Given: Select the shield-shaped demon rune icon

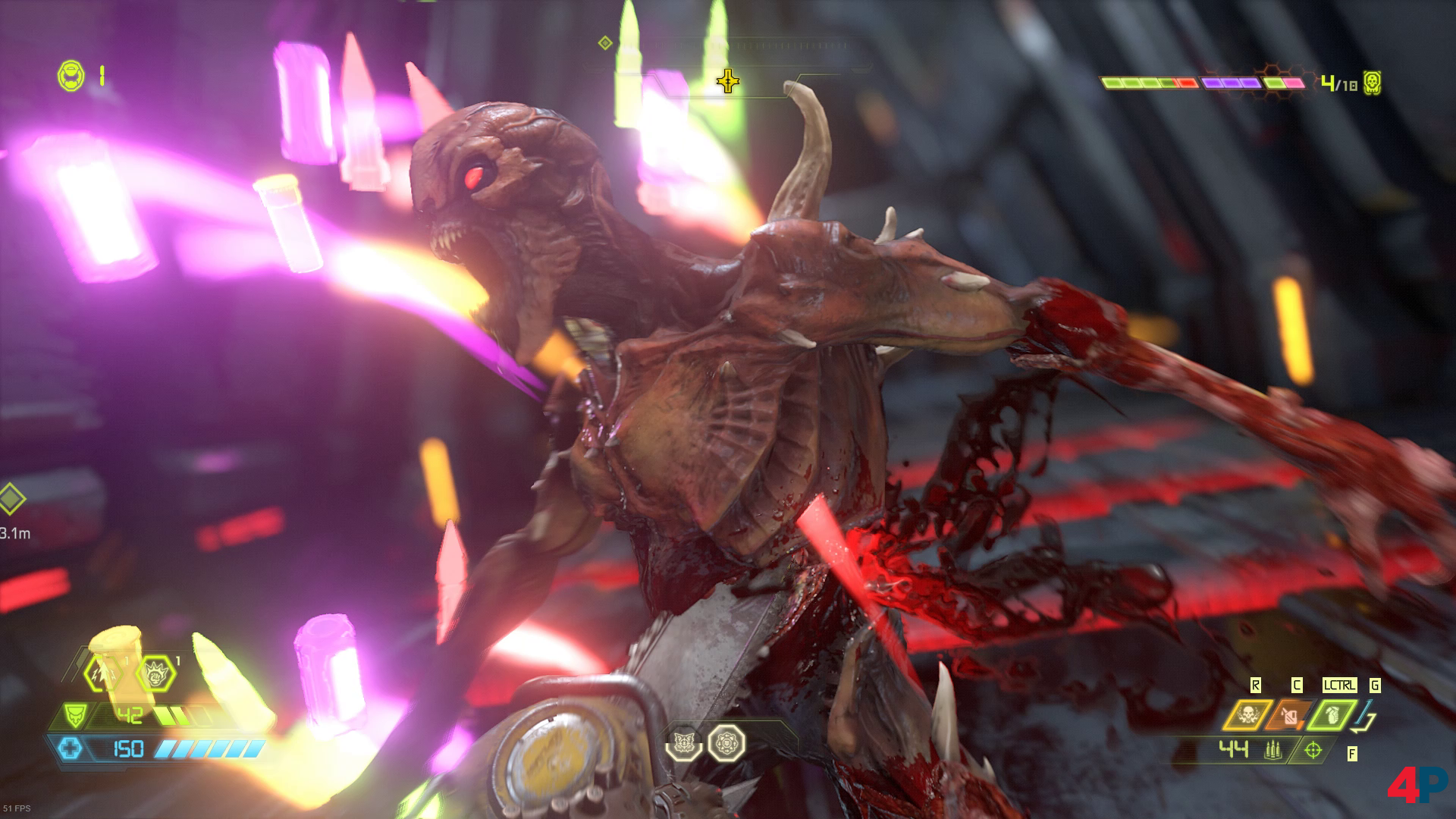Looking at the screenshot, I should pyautogui.click(x=682, y=743).
